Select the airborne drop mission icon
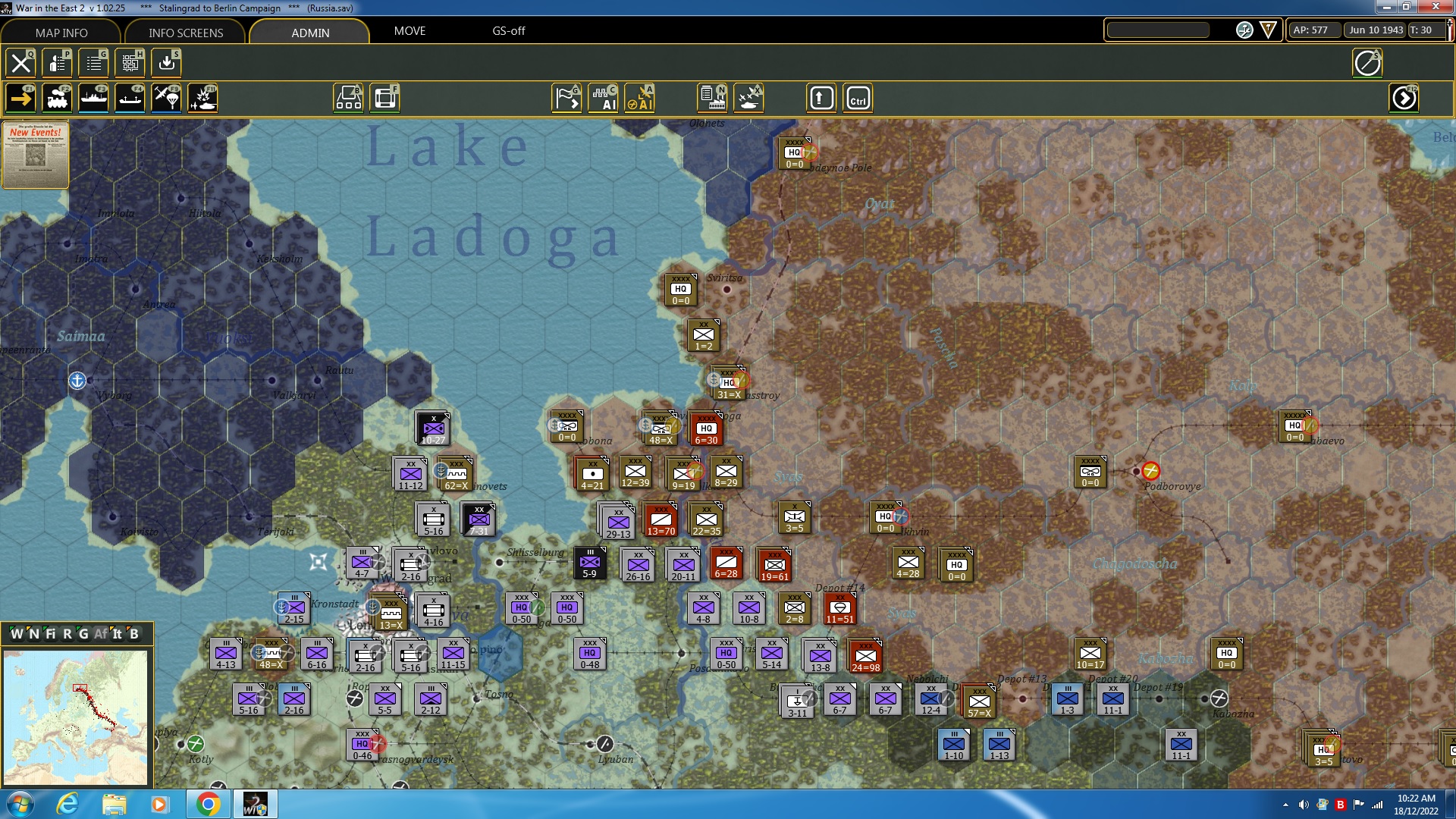The image size is (1456, 819). pyautogui.click(x=166, y=98)
